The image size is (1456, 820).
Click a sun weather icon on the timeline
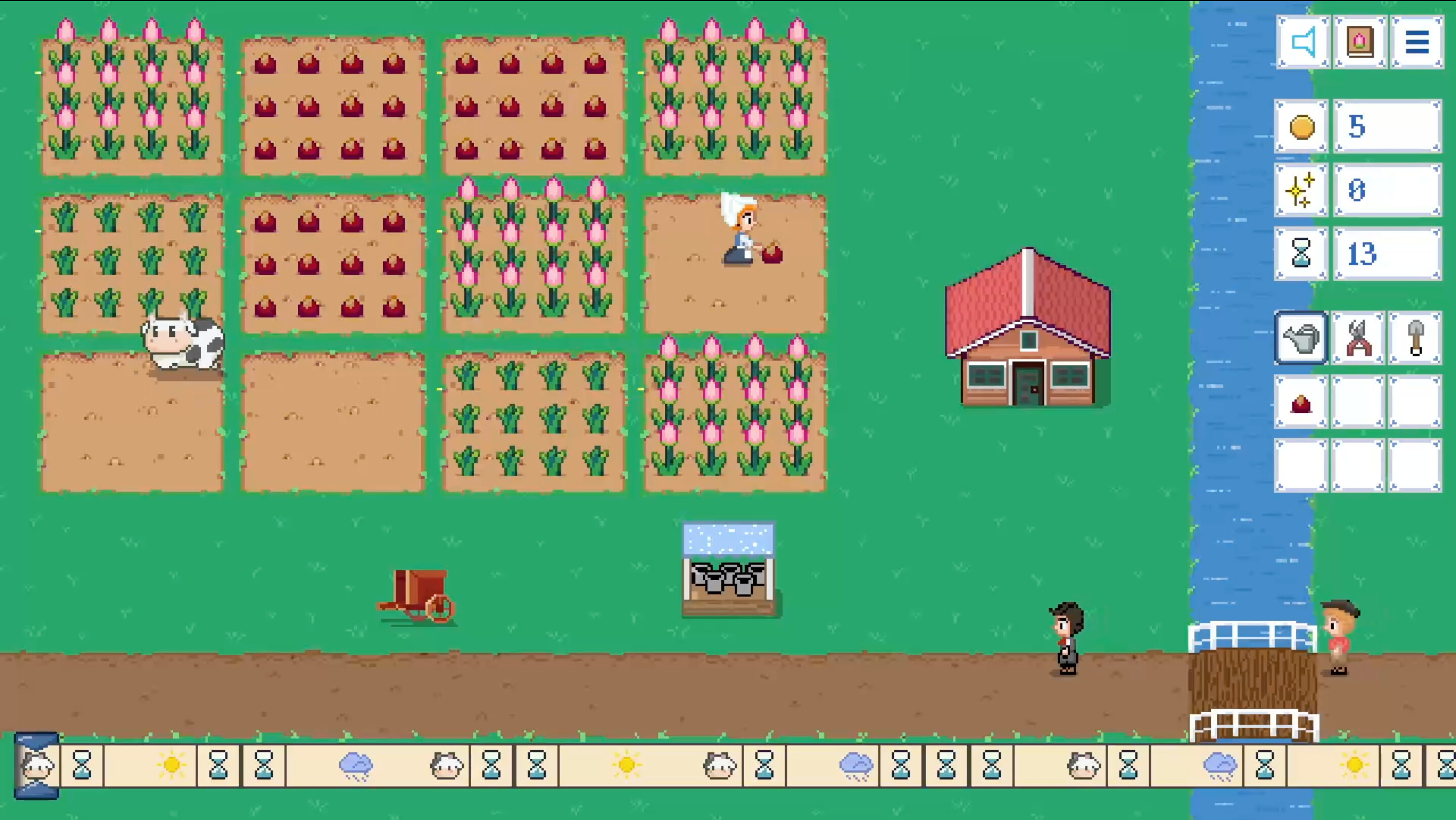click(172, 764)
